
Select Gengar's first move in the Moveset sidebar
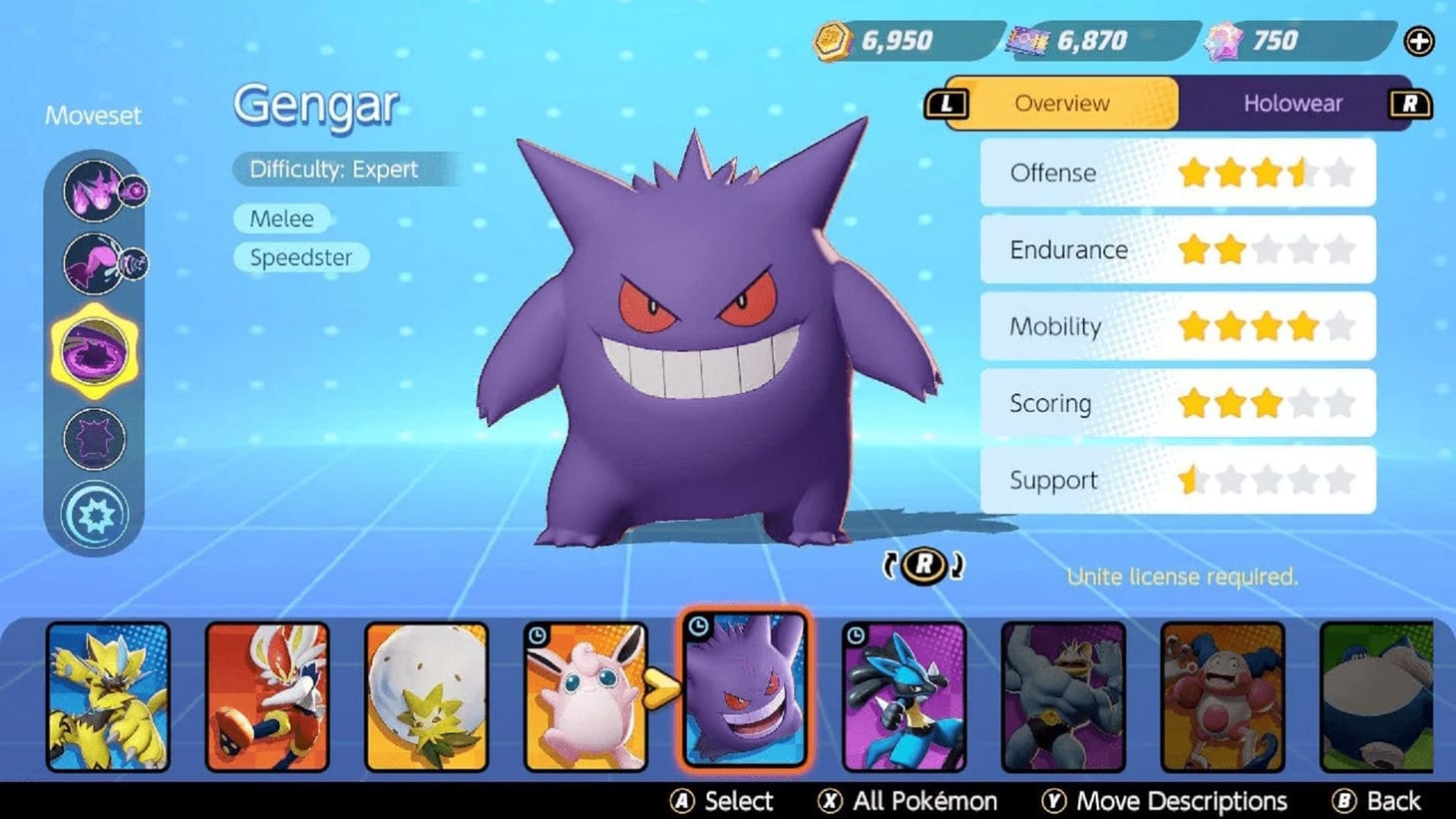tap(95, 190)
